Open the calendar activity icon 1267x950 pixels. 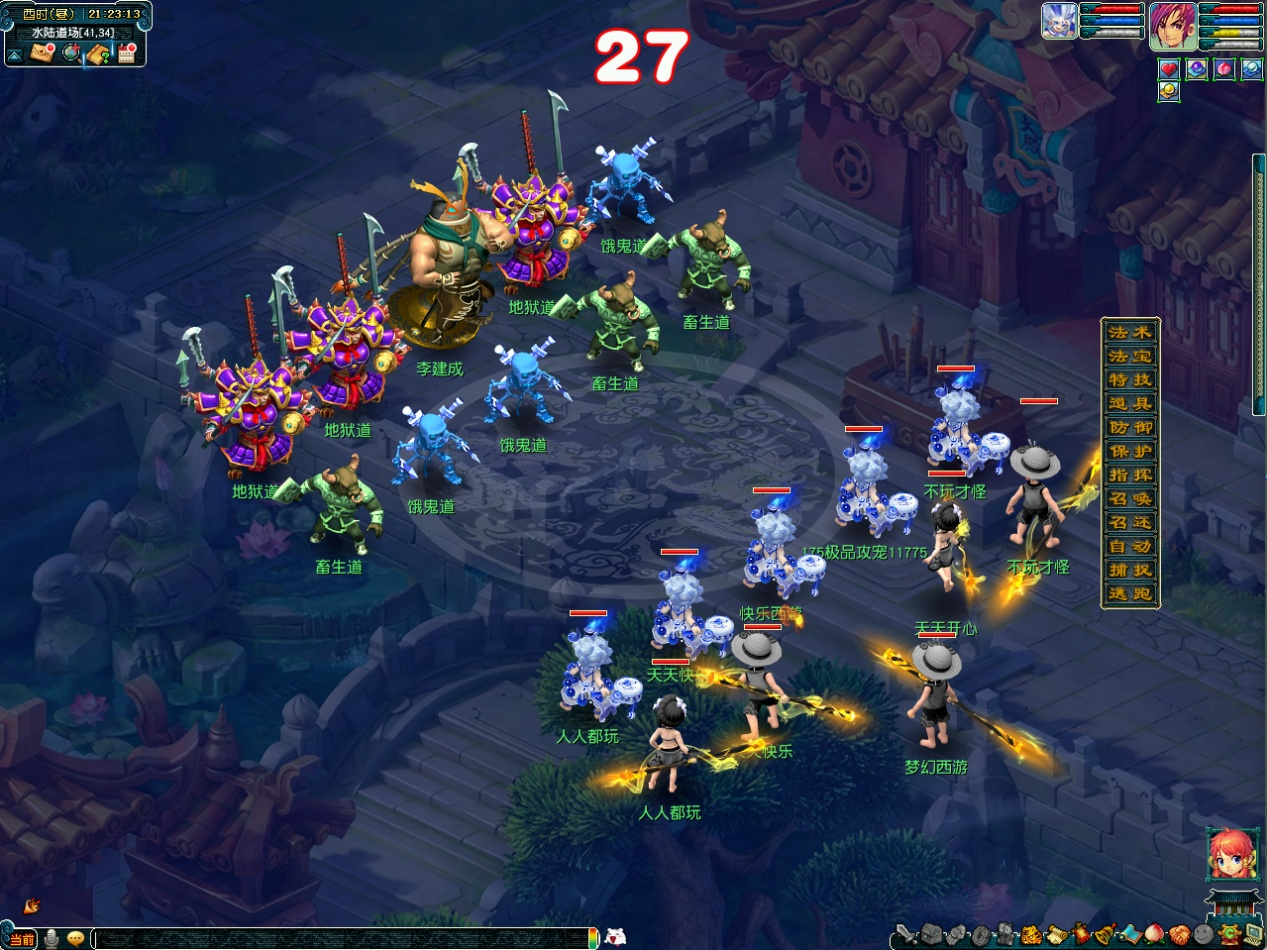click(x=126, y=54)
